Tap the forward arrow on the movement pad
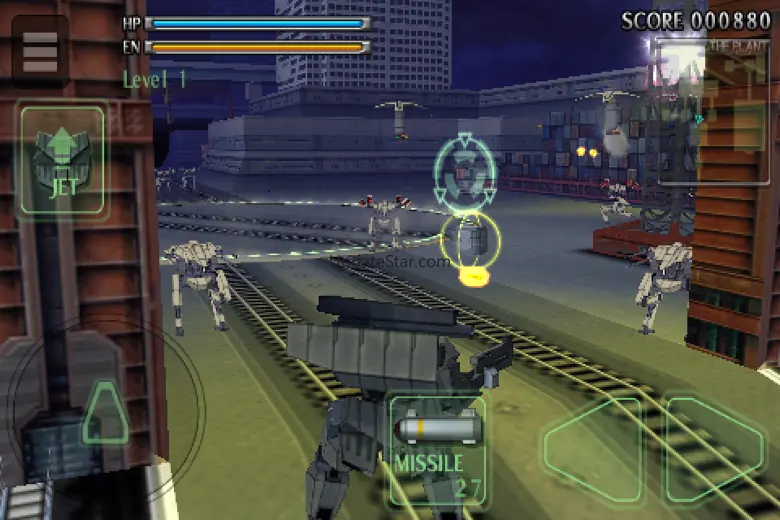This screenshot has width=780, height=520. click(x=105, y=412)
